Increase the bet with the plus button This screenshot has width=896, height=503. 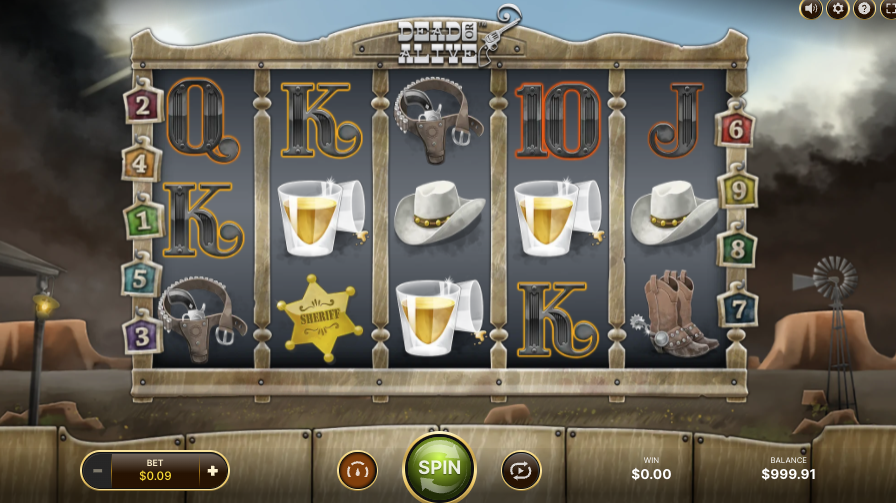212,470
